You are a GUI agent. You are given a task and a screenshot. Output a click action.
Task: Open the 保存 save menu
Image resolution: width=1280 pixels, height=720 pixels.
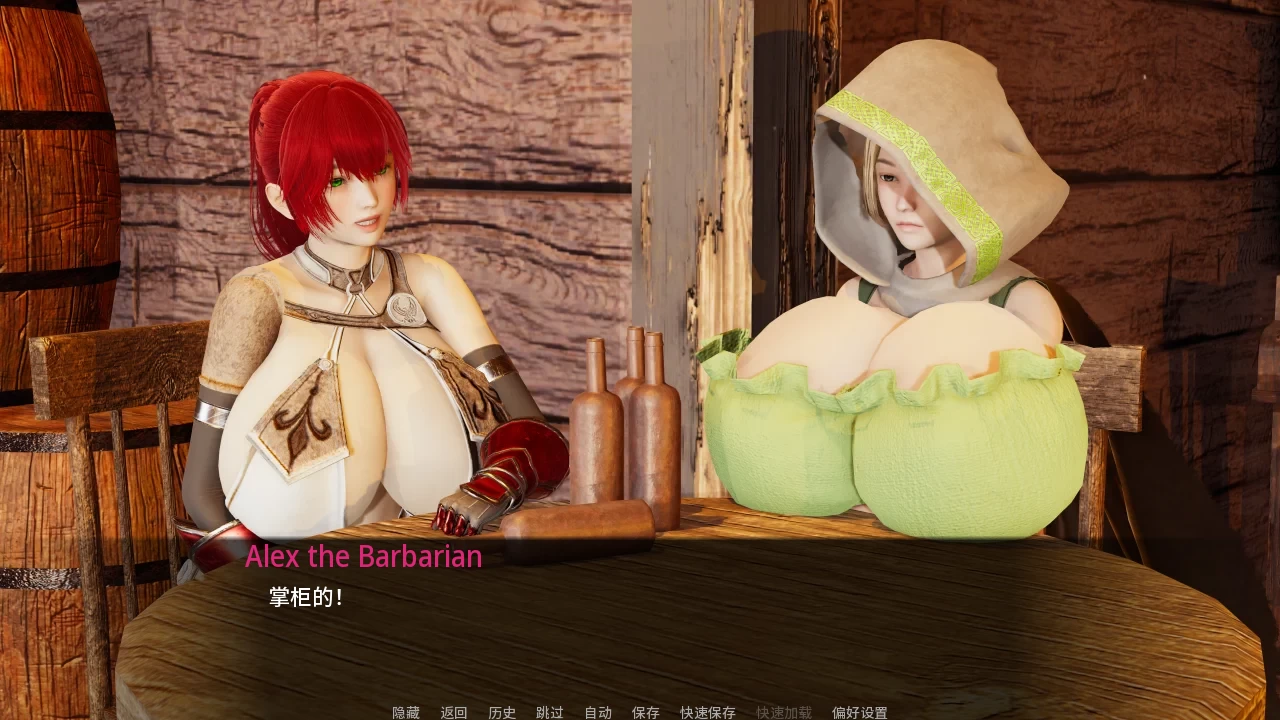646,712
